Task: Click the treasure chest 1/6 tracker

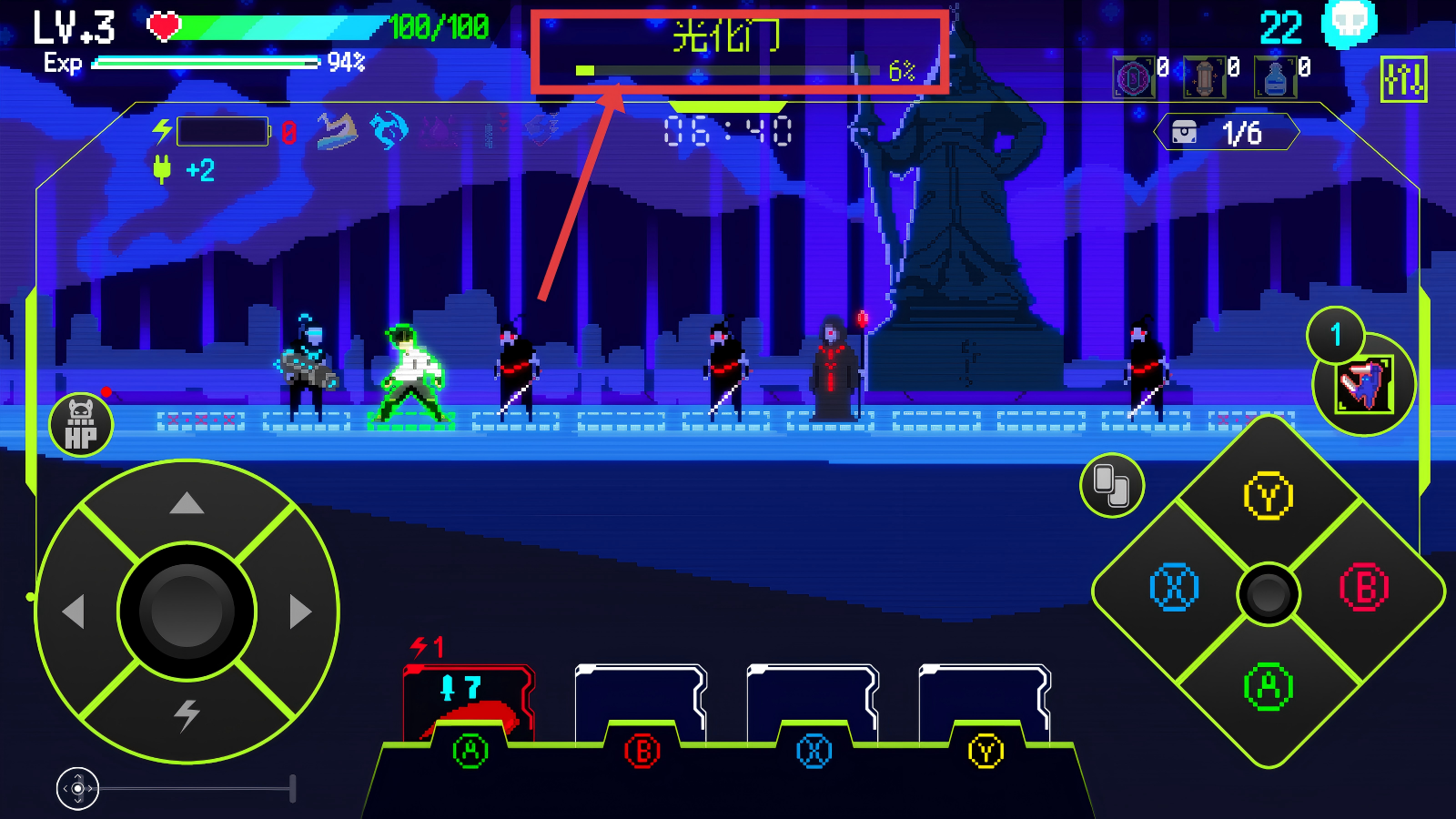Action: 1226,133
